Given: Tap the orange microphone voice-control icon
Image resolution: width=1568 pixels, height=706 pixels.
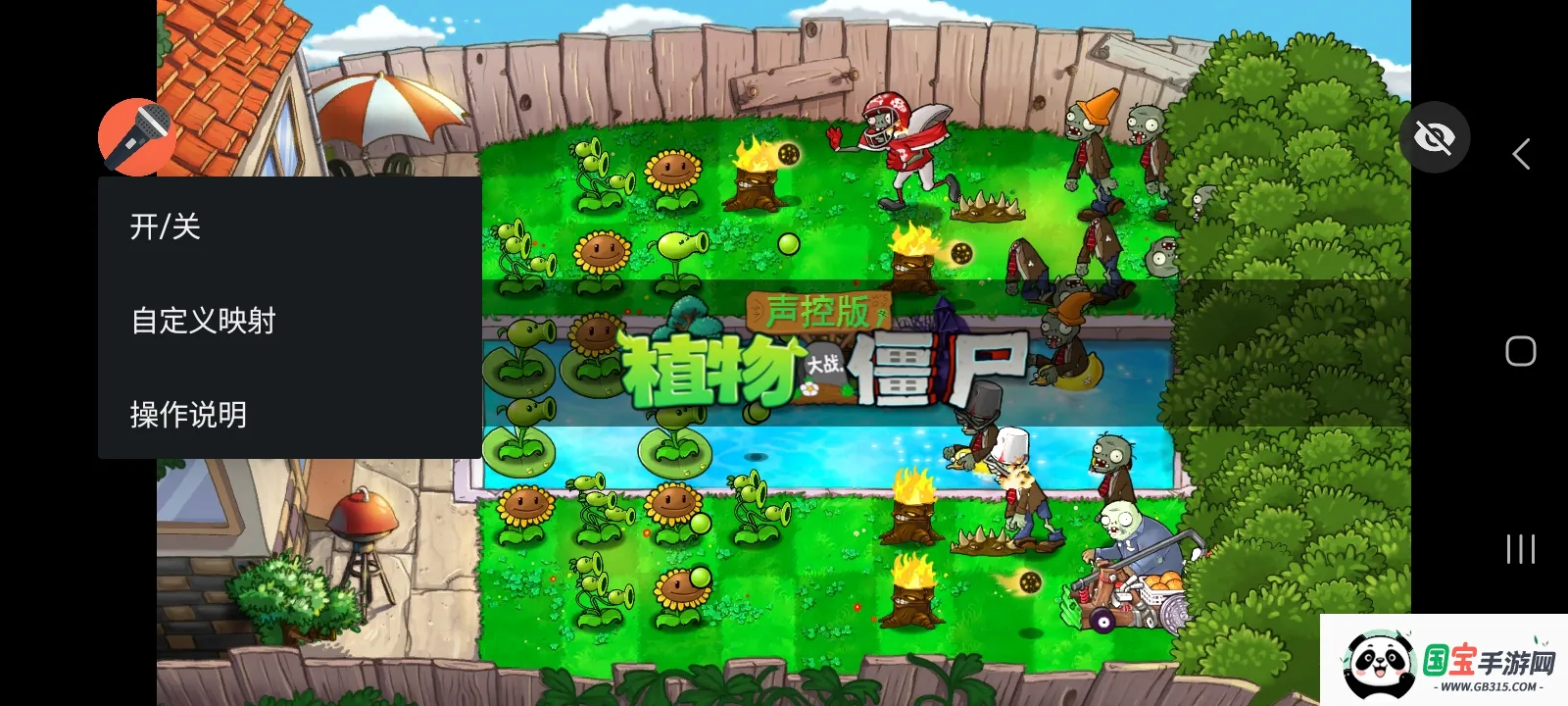Looking at the screenshot, I should point(136,136).
